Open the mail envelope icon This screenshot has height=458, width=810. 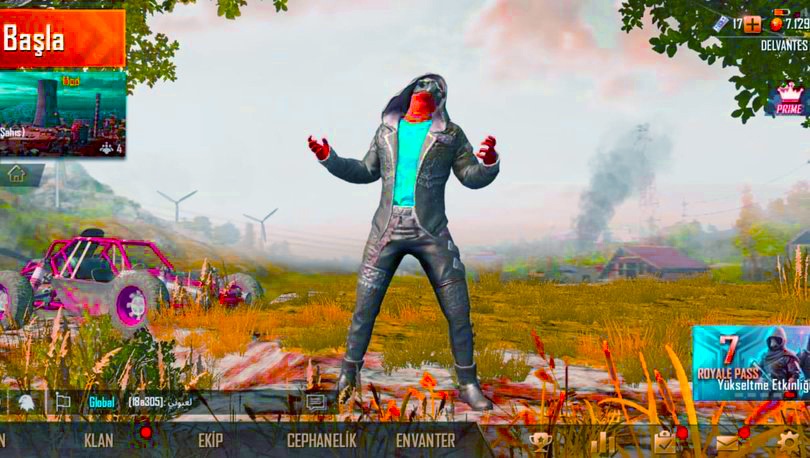727,441
